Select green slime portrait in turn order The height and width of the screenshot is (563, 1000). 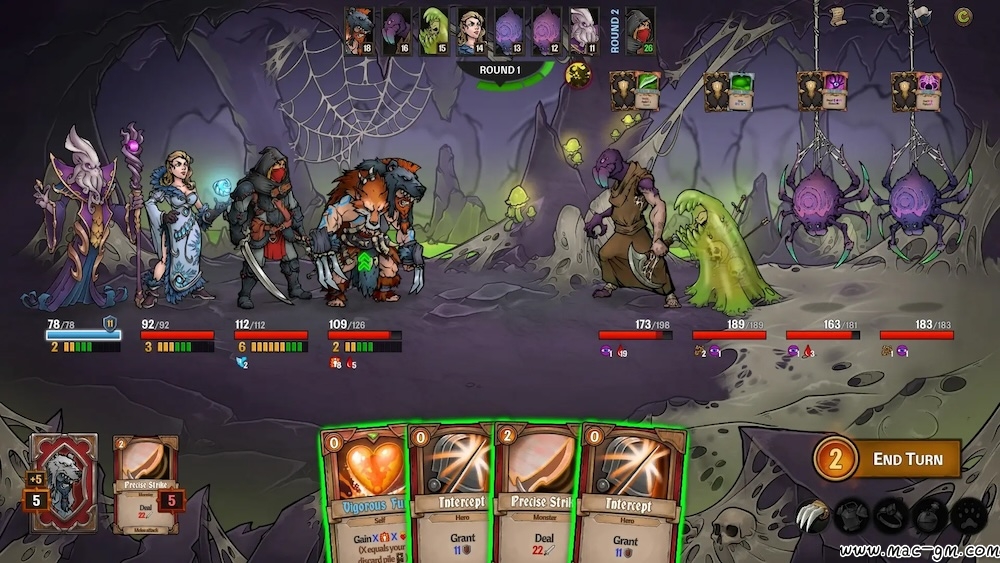tap(434, 30)
